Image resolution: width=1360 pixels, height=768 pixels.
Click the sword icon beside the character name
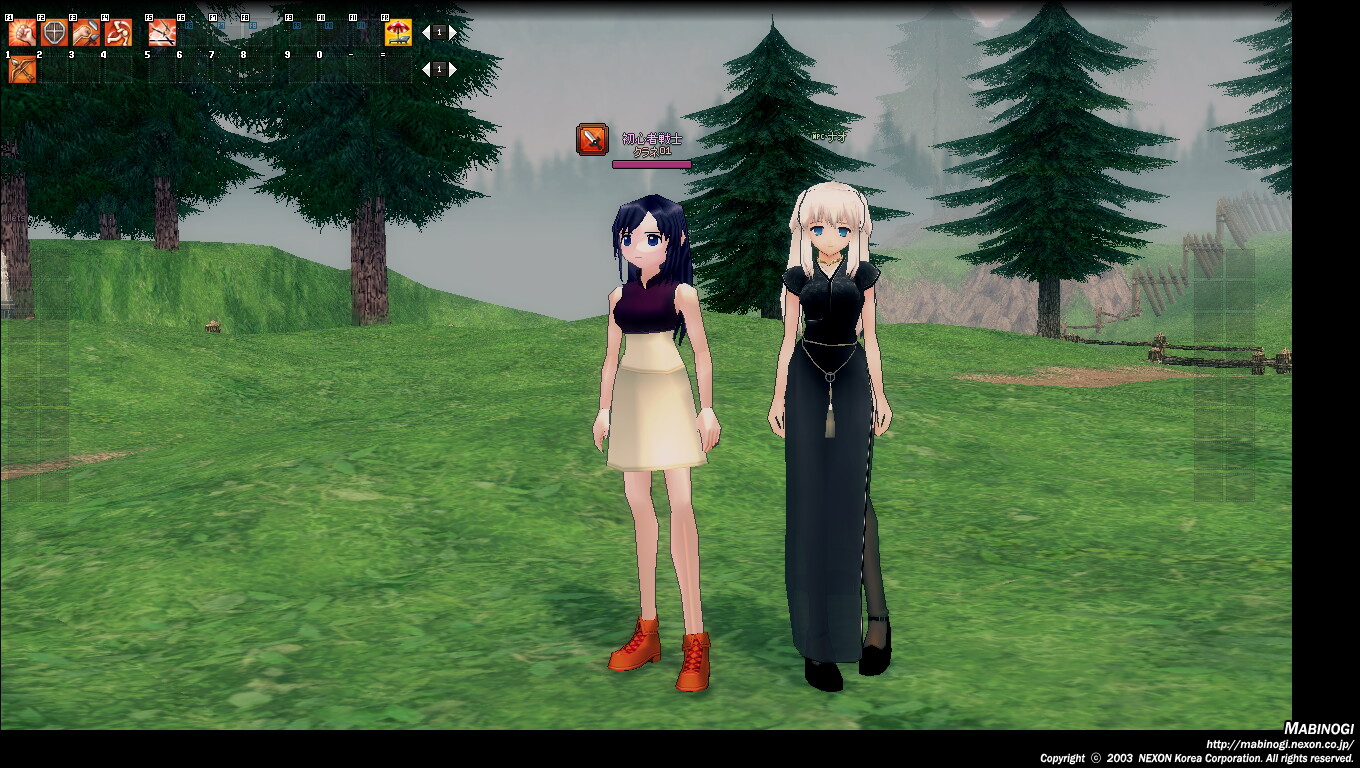[592, 139]
